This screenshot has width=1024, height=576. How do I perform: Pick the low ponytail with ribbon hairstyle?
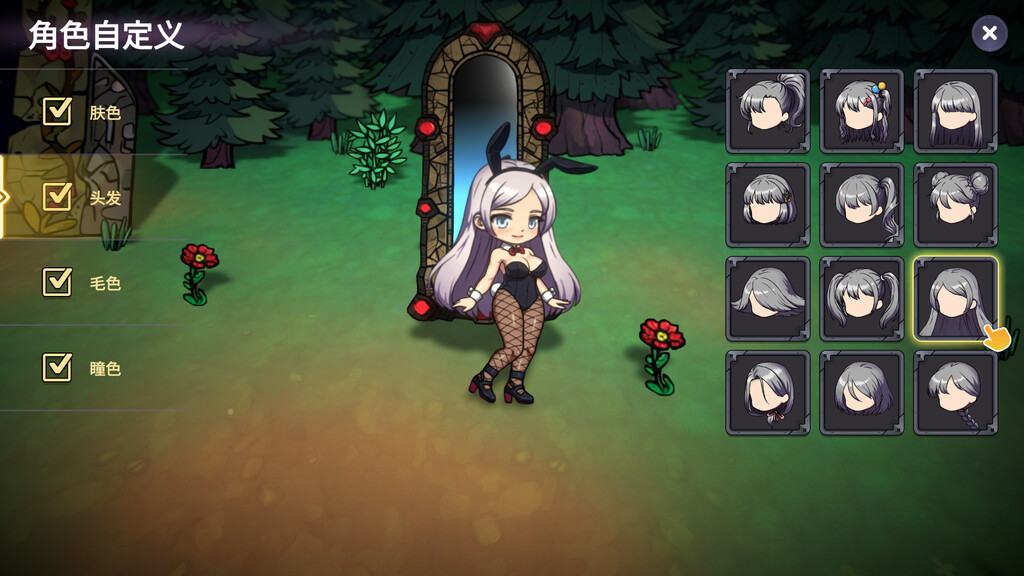click(768, 393)
